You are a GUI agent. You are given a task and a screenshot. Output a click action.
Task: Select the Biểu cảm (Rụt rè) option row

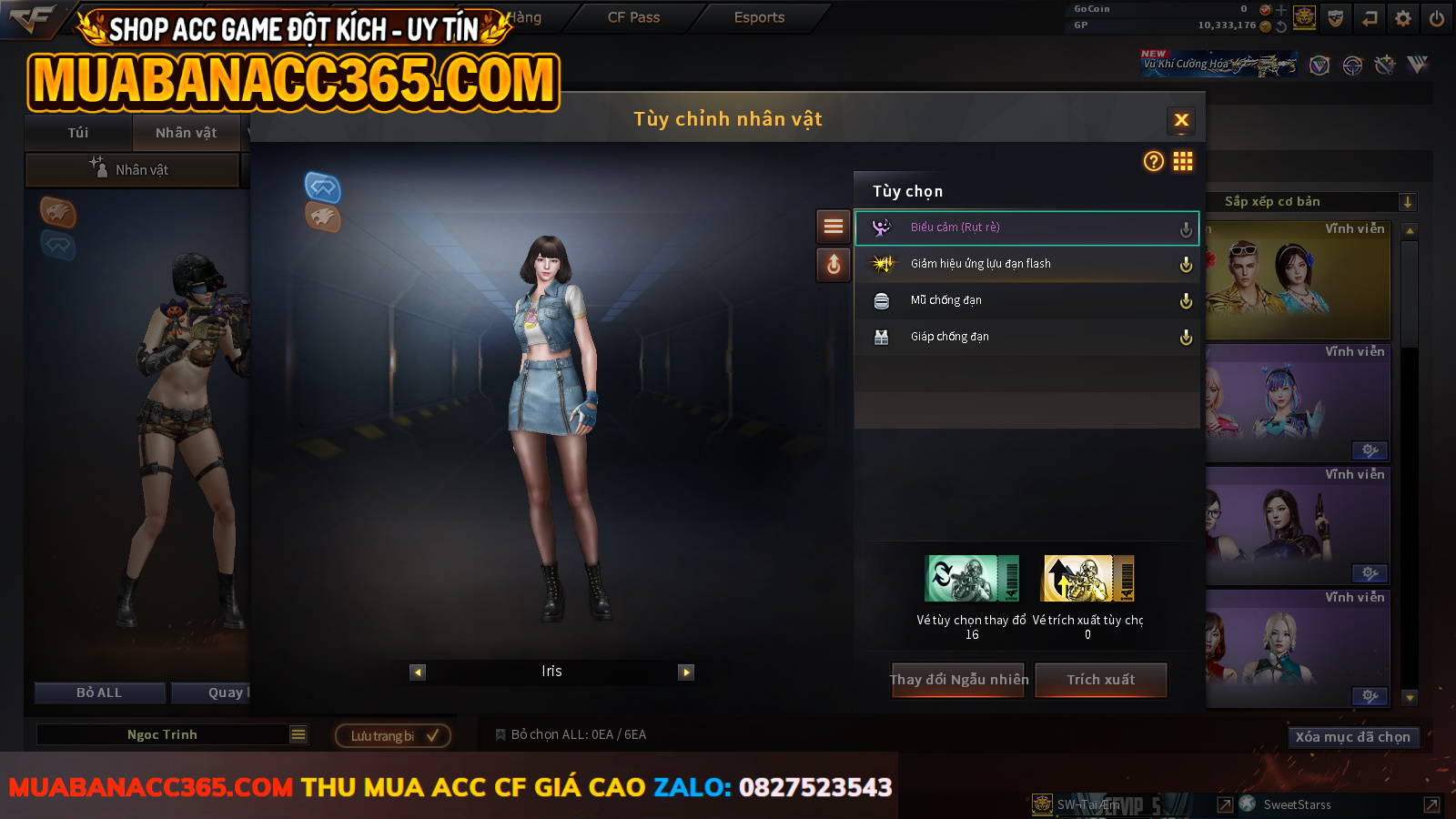(1026, 227)
